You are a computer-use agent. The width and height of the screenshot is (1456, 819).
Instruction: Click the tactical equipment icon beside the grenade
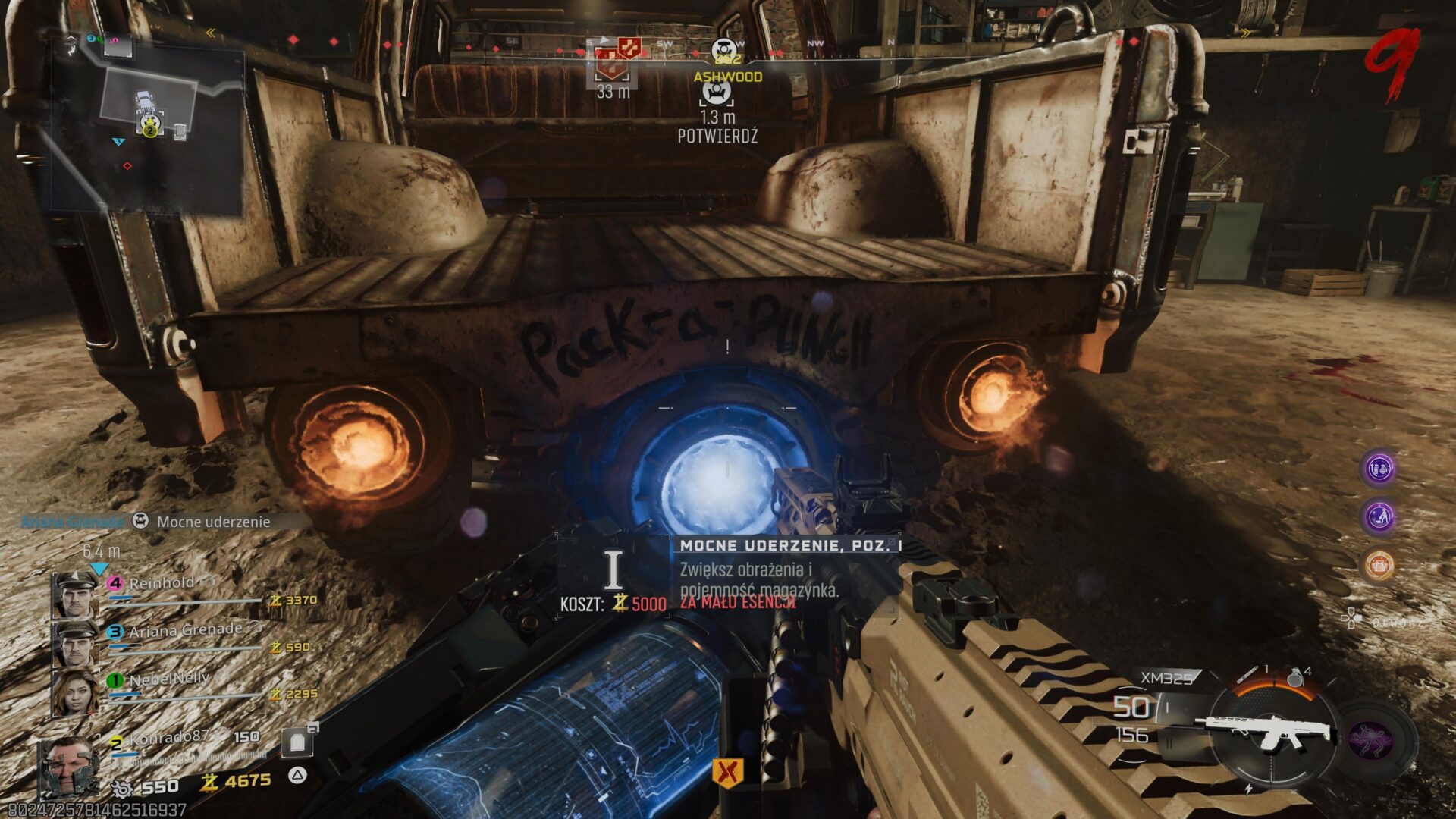[1248, 674]
